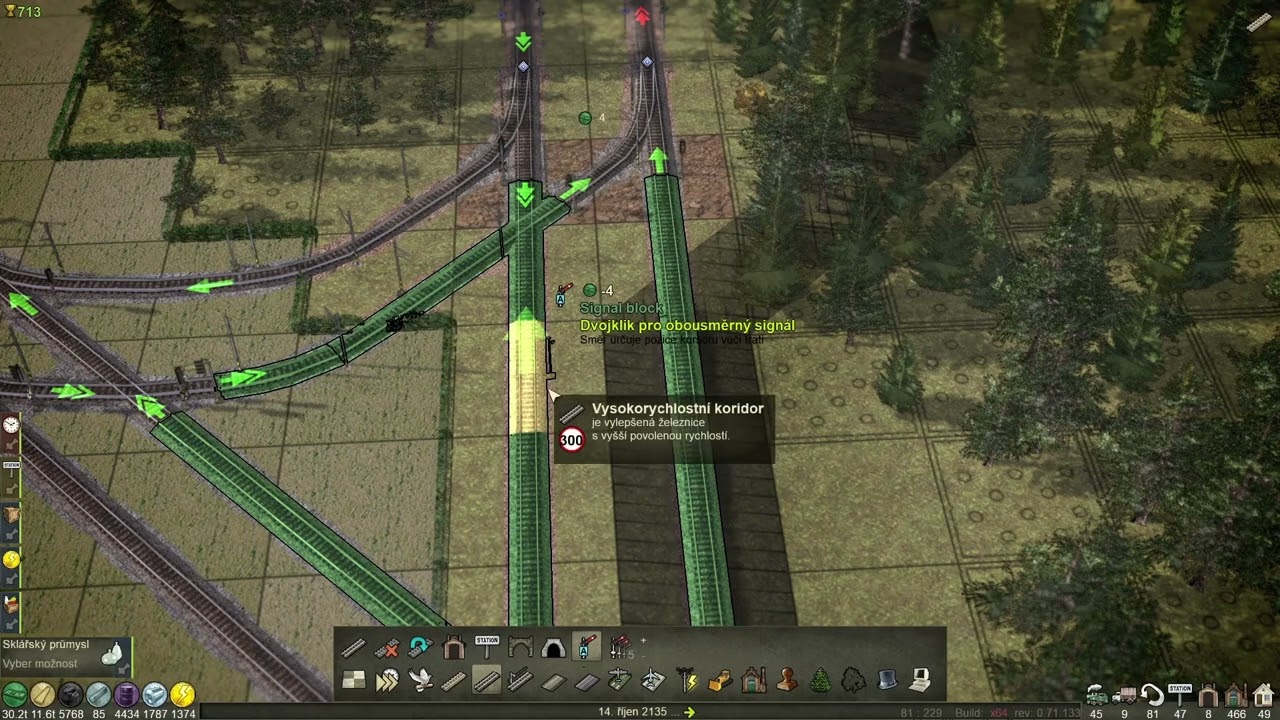The width and height of the screenshot is (1280, 720).
Task: Click the white dove icon
Action: click(x=421, y=681)
